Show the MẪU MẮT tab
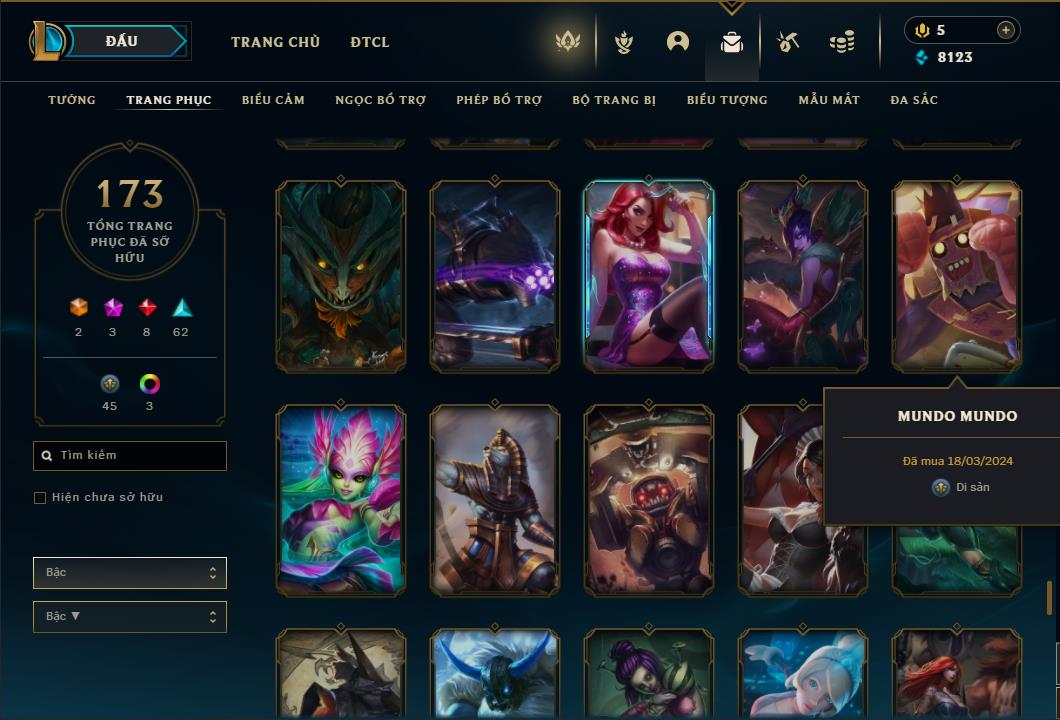The image size is (1060, 720). [x=829, y=100]
